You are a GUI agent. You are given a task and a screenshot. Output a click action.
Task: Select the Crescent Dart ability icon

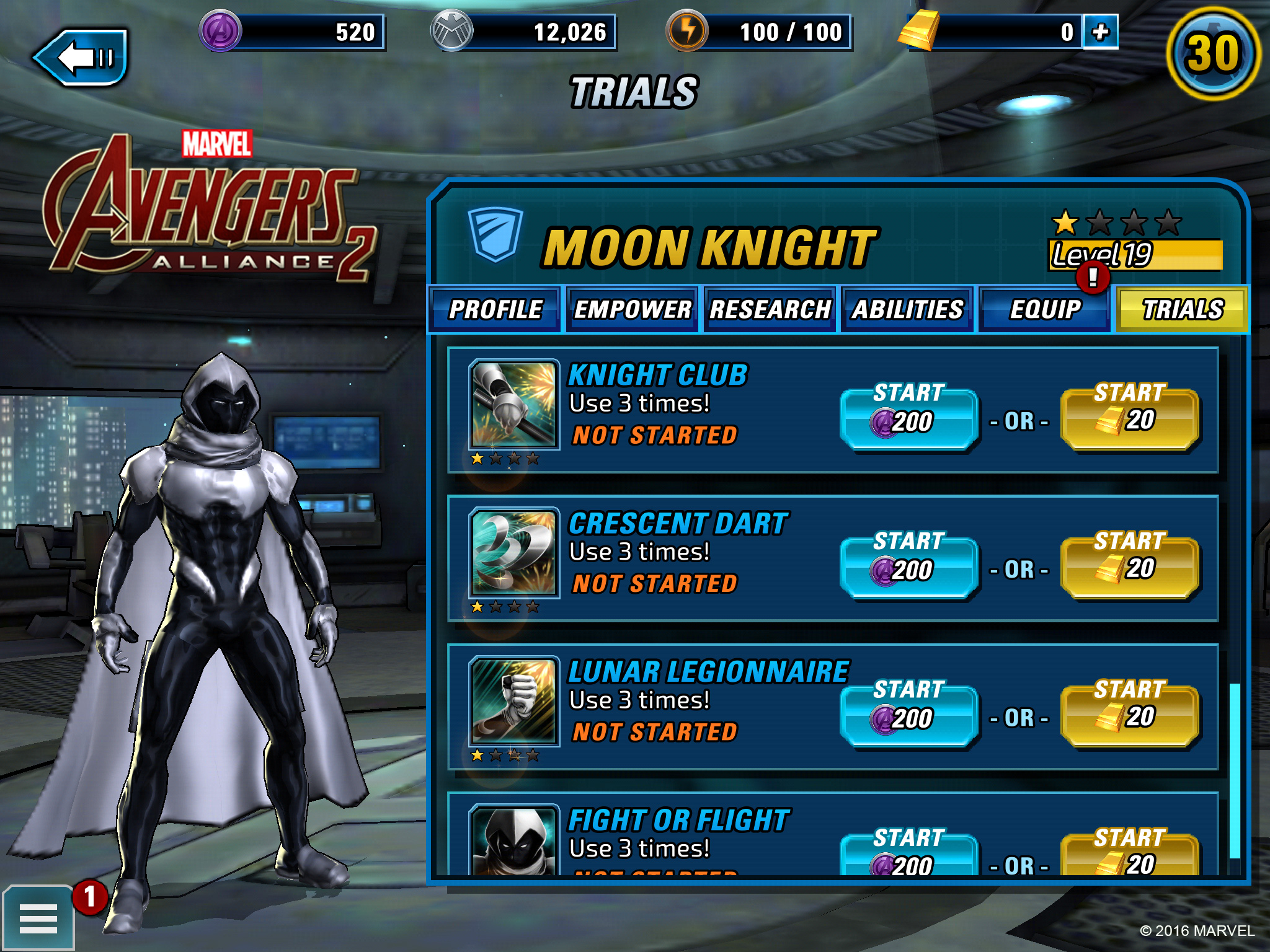pyautogui.click(x=513, y=553)
